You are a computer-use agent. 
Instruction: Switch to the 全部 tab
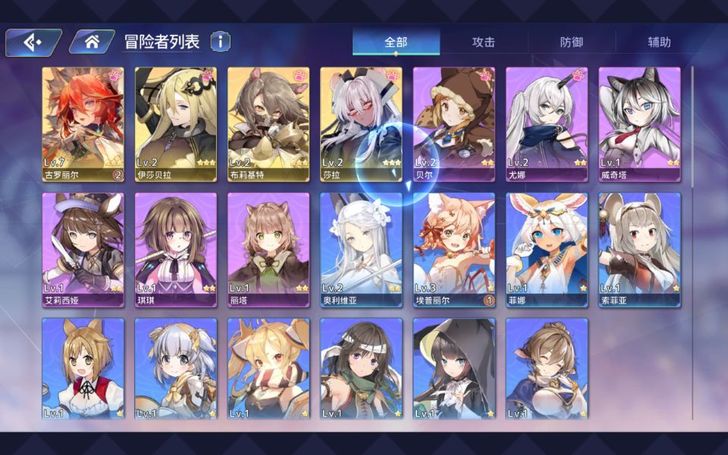(397, 42)
